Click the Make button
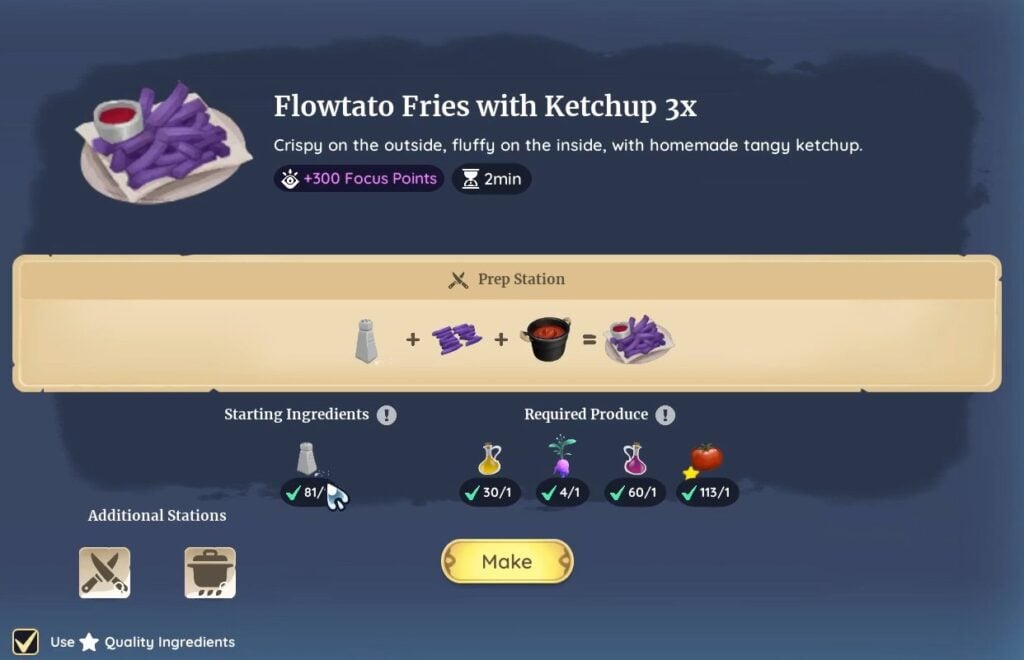 pyautogui.click(x=507, y=562)
